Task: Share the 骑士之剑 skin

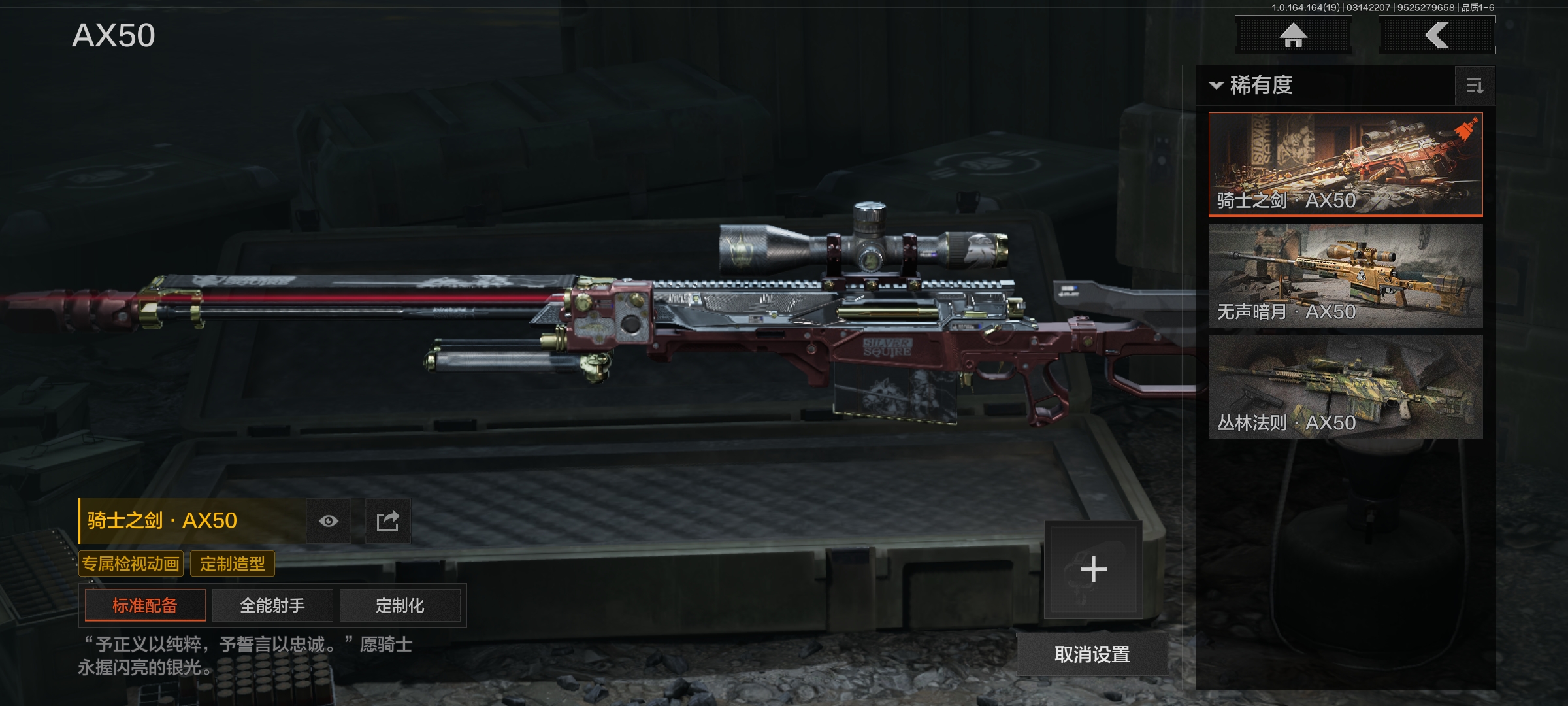Action: click(387, 521)
